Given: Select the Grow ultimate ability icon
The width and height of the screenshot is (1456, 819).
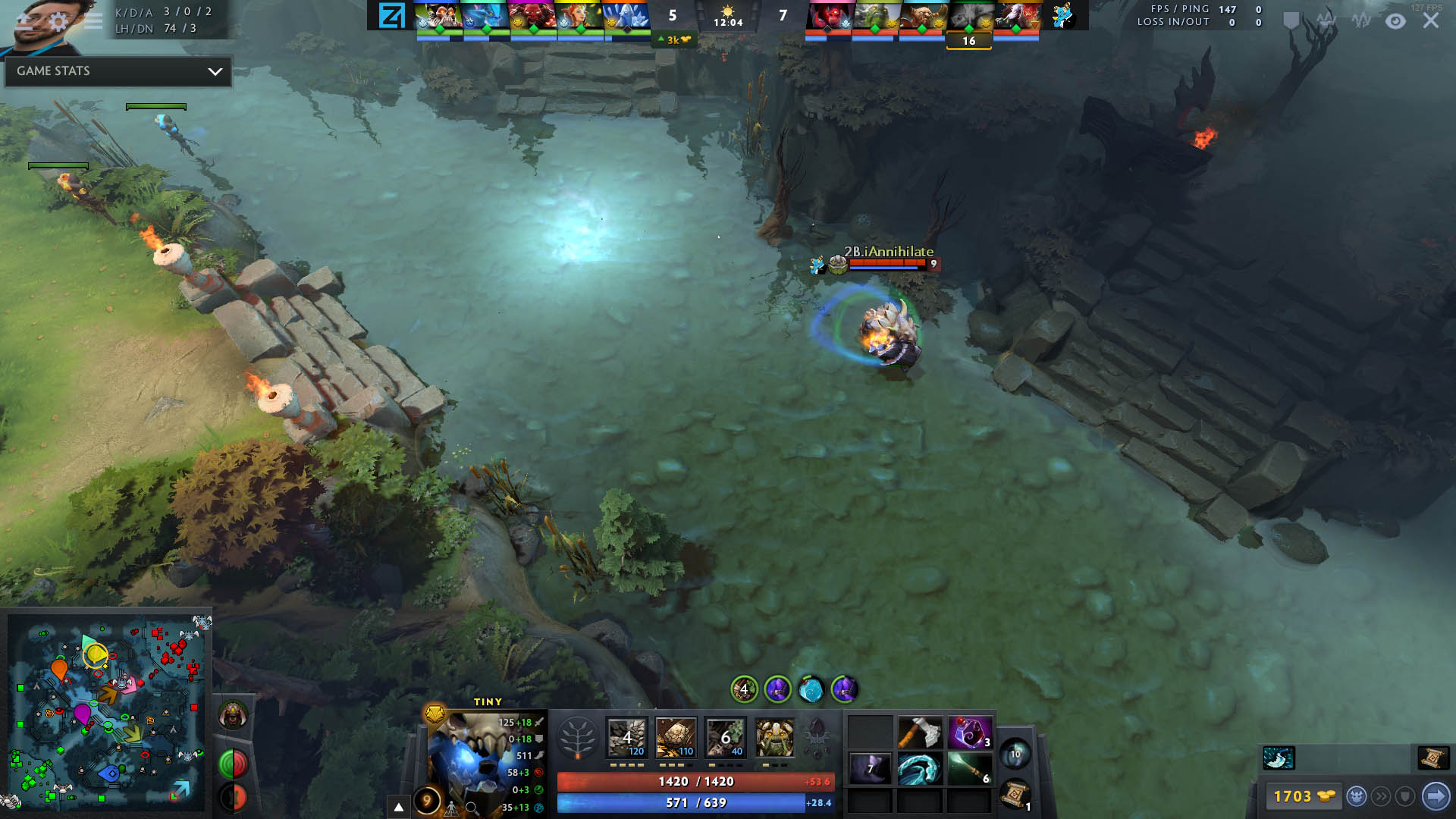Looking at the screenshot, I should click(x=774, y=737).
